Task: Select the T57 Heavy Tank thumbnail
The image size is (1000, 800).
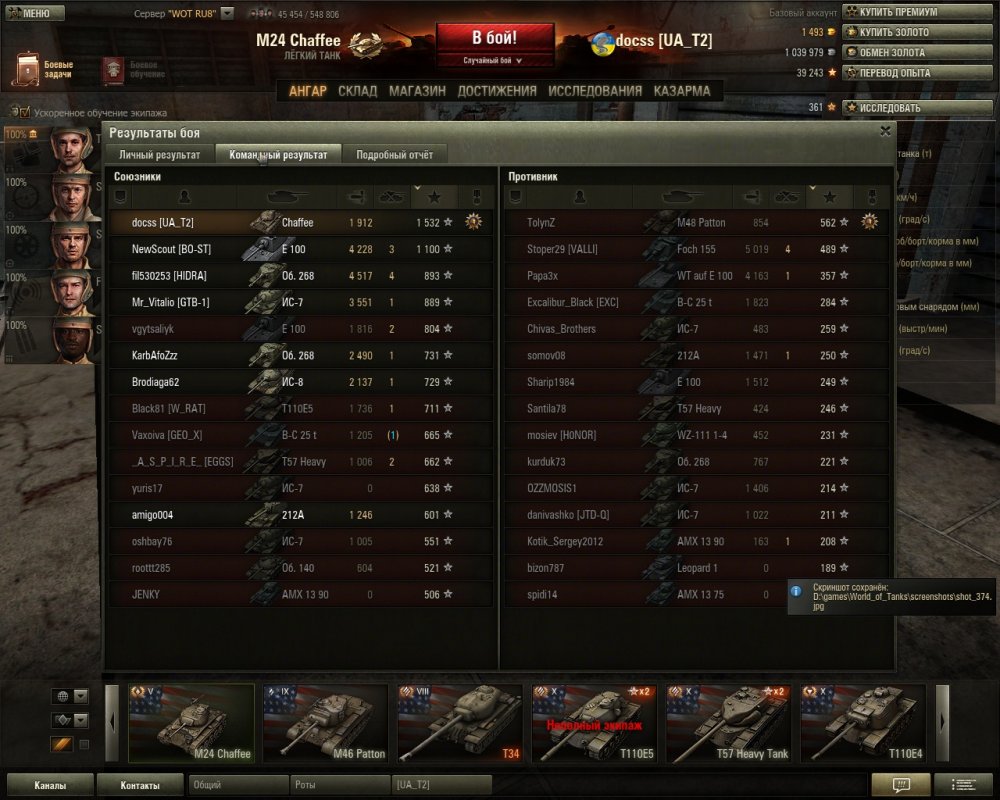Action: pyautogui.click(x=728, y=722)
